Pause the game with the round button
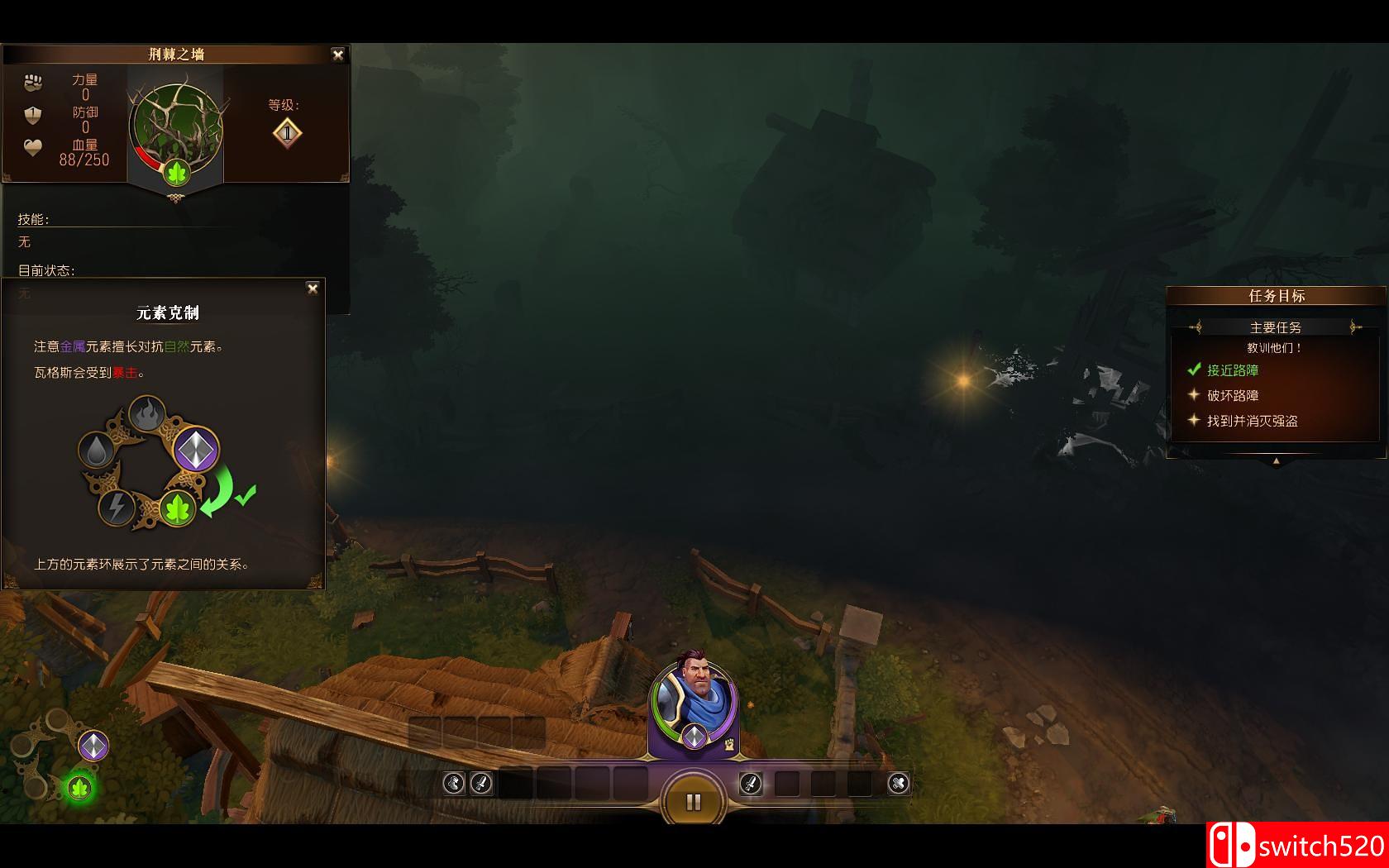The height and width of the screenshot is (868, 1389). (x=694, y=801)
